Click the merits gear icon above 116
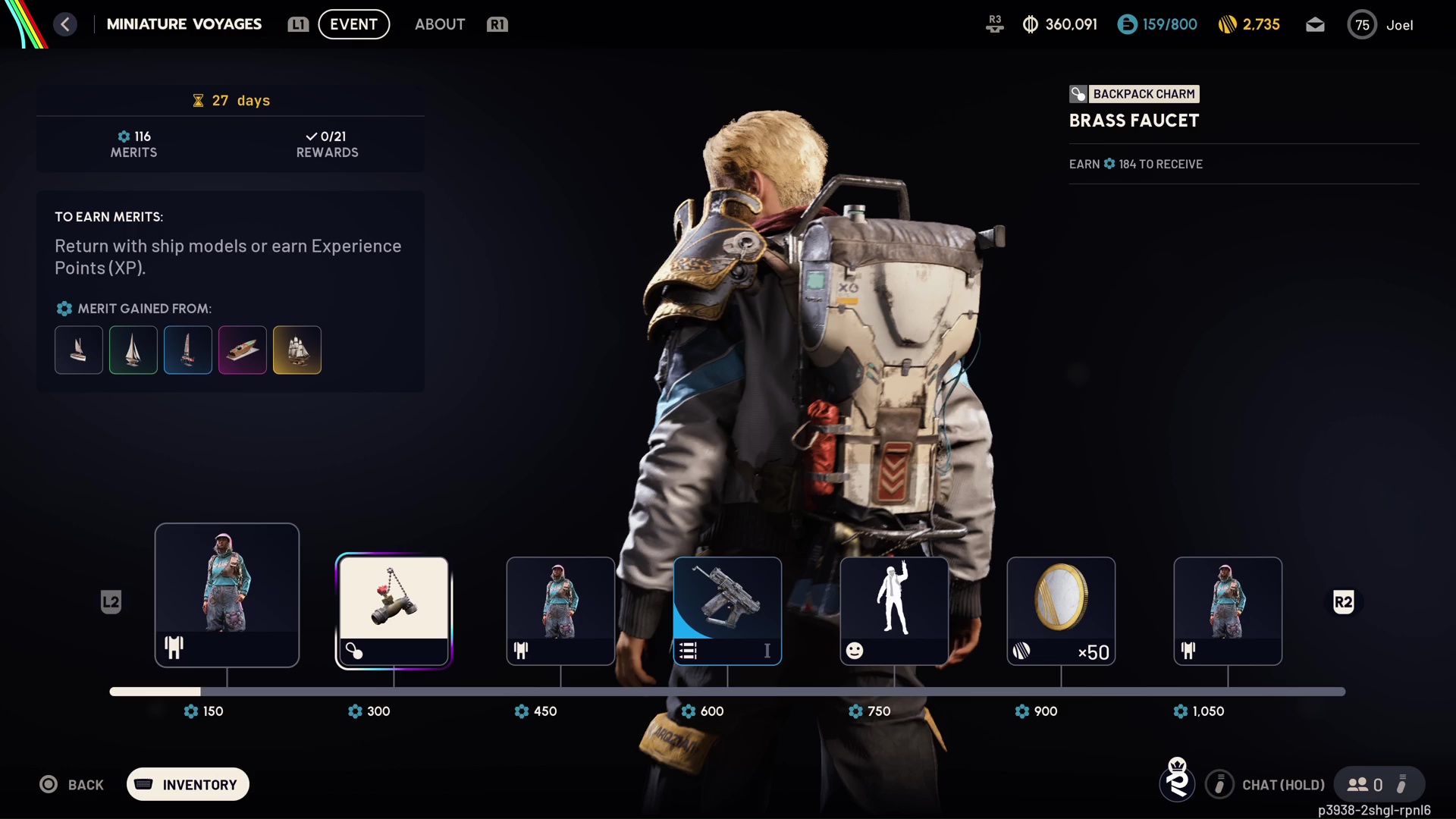This screenshot has width=1456, height=819. (124, 136)
